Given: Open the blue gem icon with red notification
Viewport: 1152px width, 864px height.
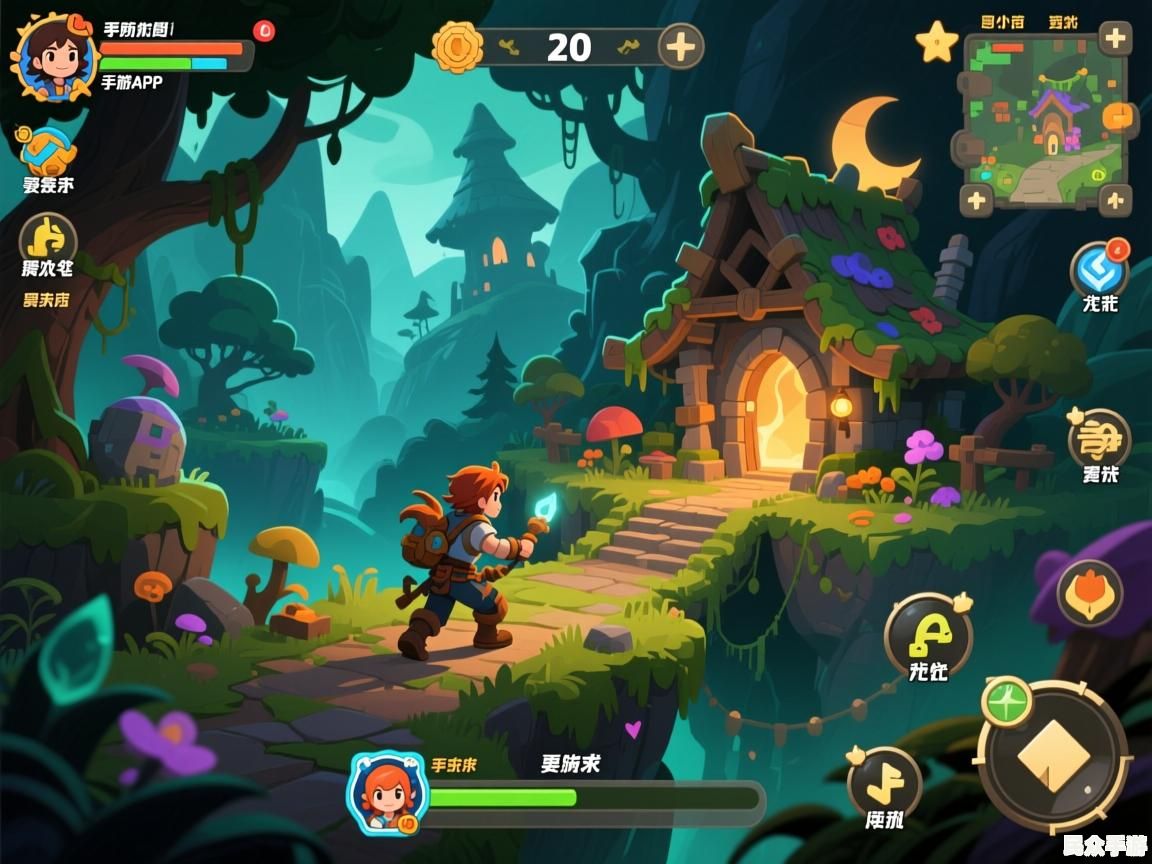Looking at the screenshot, I should pos(1098,268).
